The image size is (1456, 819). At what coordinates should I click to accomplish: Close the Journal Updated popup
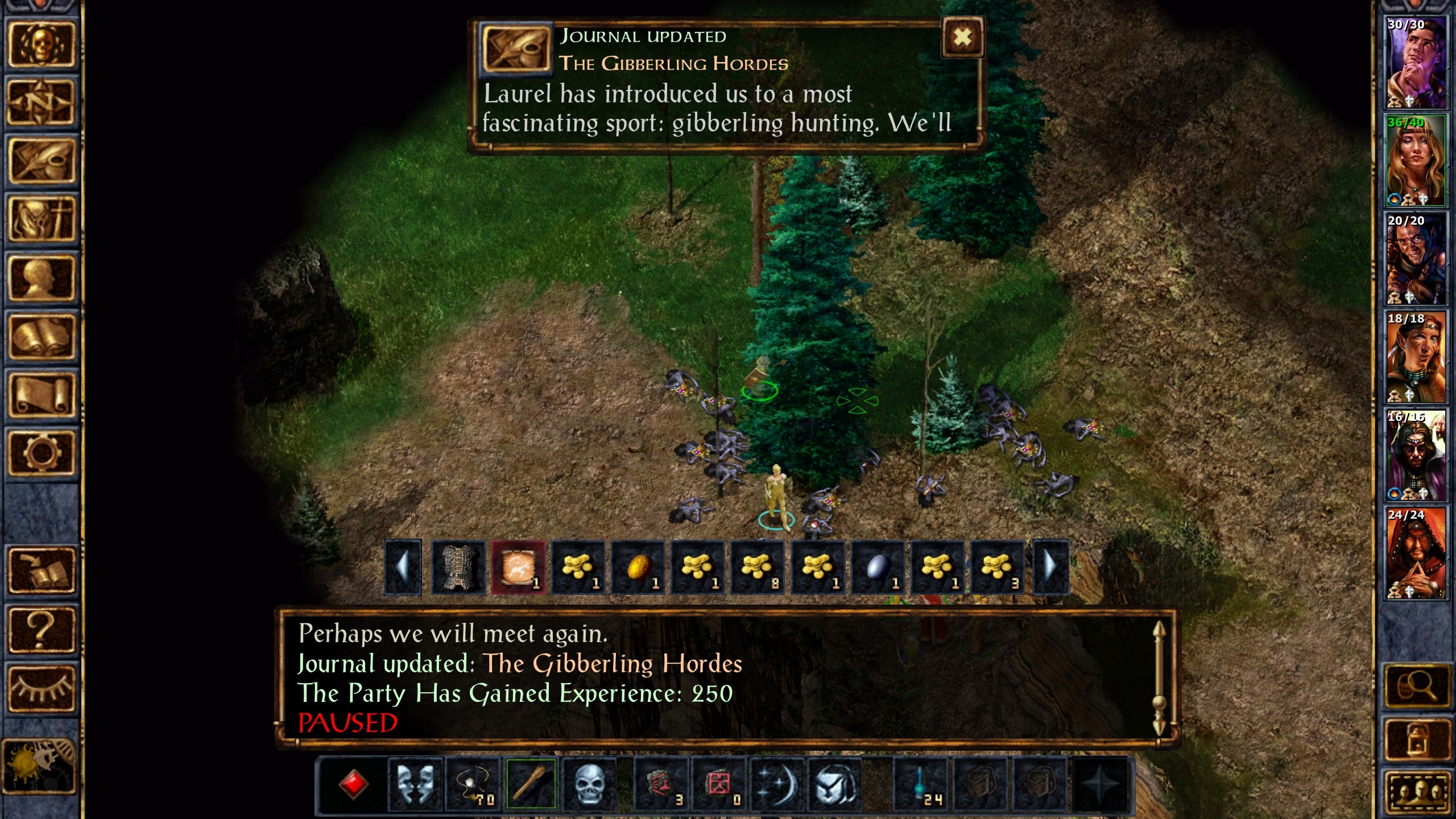pyautogui.click(x=962, y=38)
